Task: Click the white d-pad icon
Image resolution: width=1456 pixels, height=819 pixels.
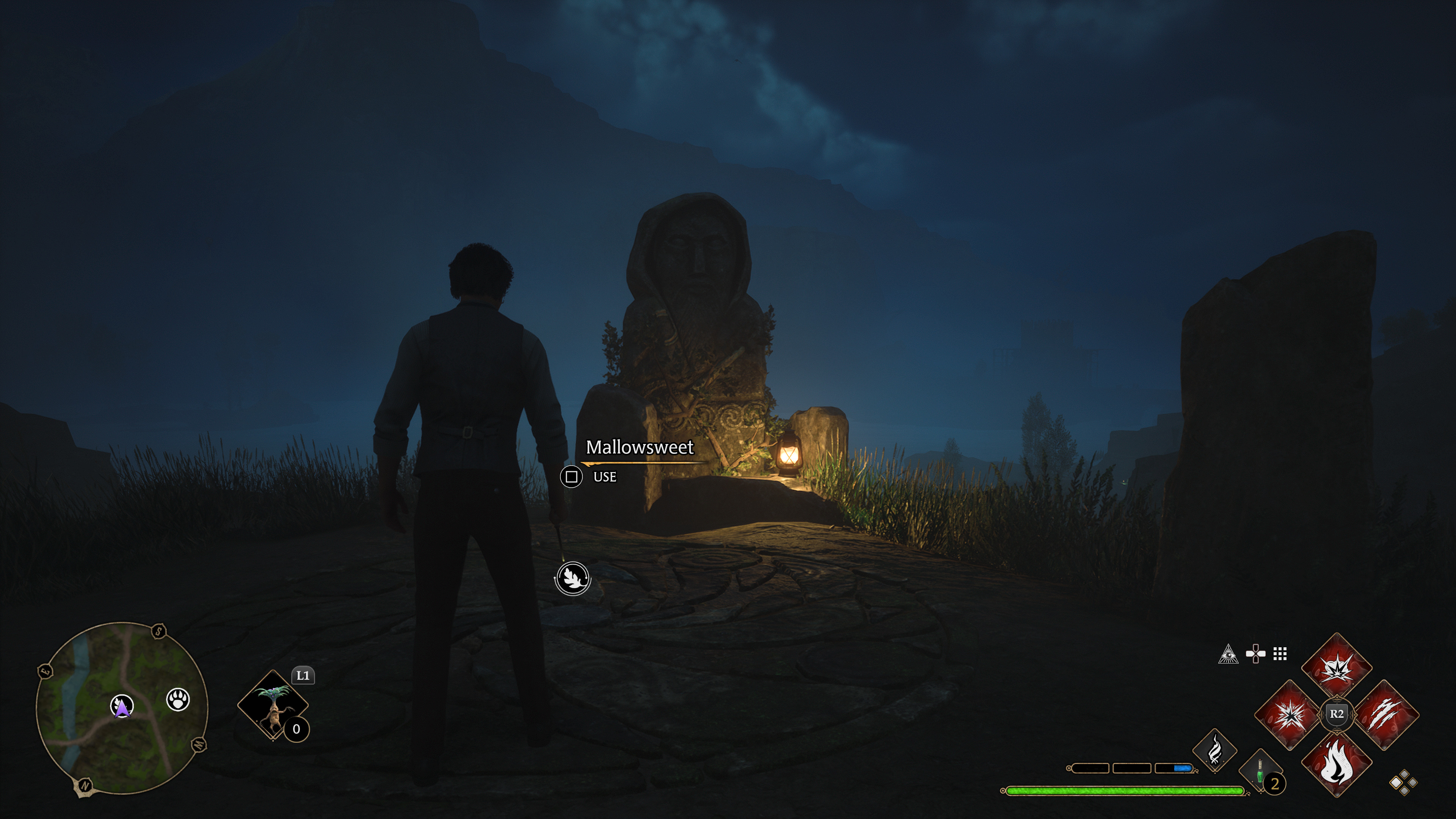Action: (x=1255, y=654)
